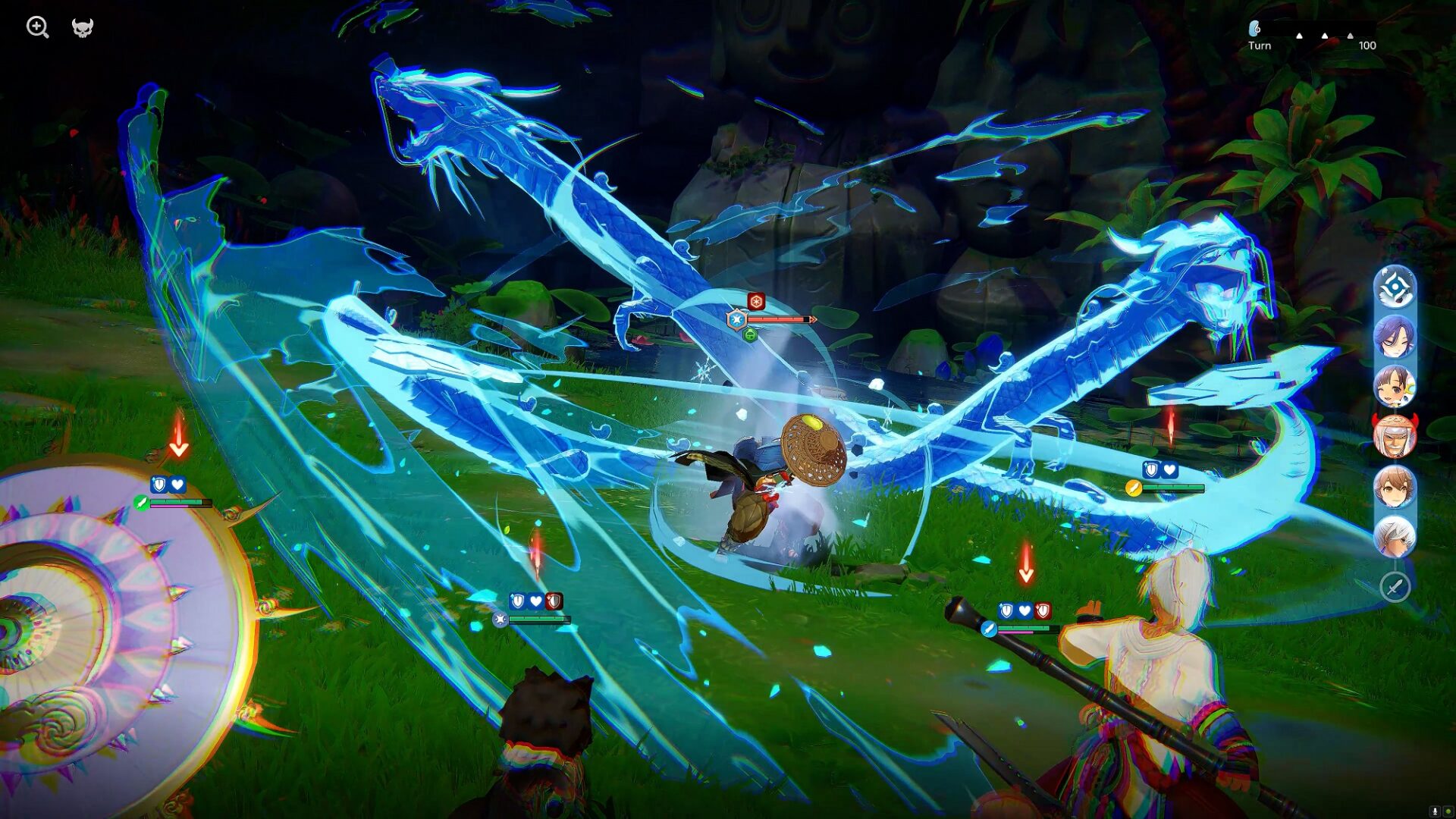Viewport: 1456px width, 819px height.
Task: Click the water droplet icon on the Turn meter
Action: tap(1254, 30)
